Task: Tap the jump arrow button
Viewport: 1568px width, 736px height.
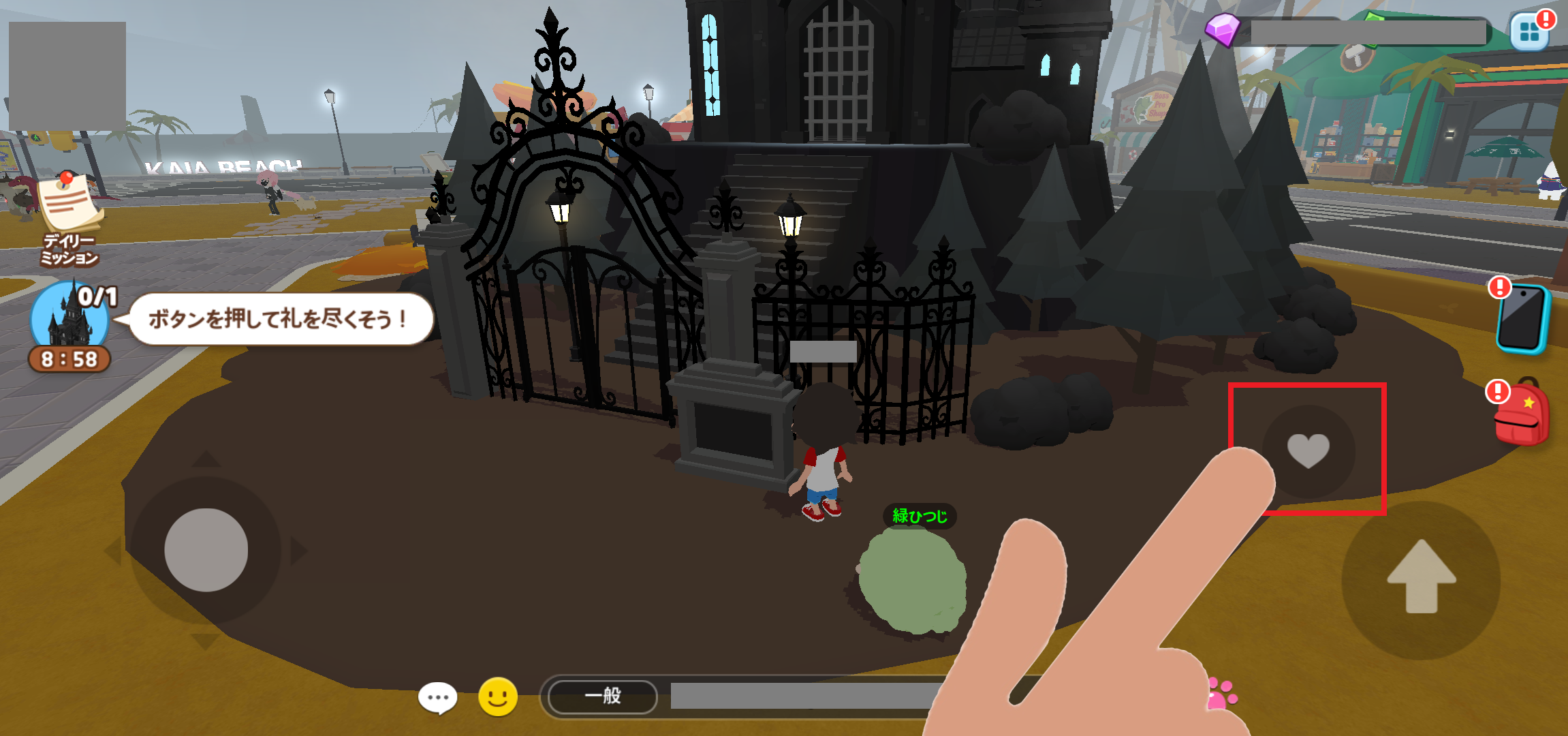Action: (1421, 579)
